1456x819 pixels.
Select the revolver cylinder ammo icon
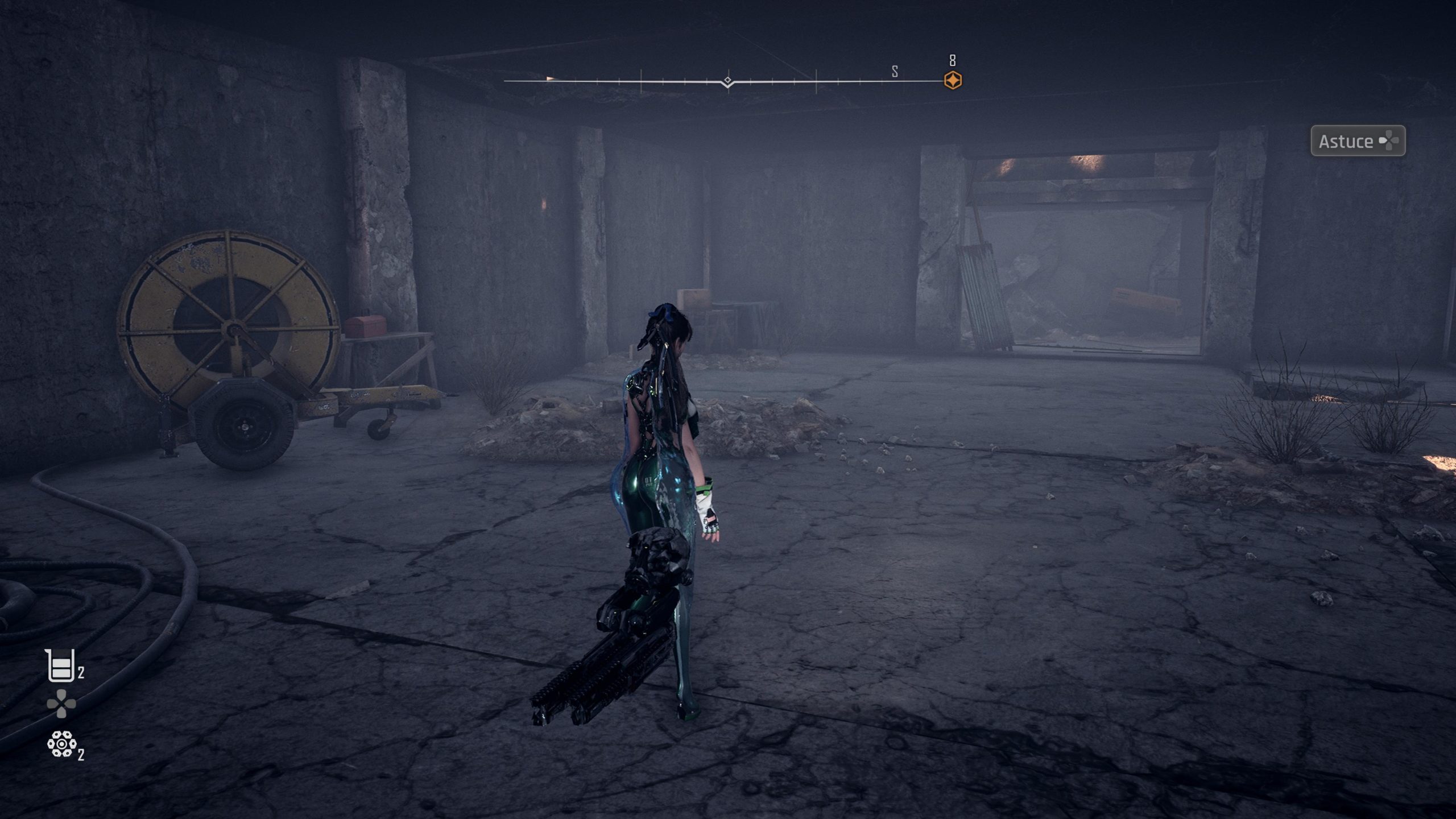click(61, 744)
